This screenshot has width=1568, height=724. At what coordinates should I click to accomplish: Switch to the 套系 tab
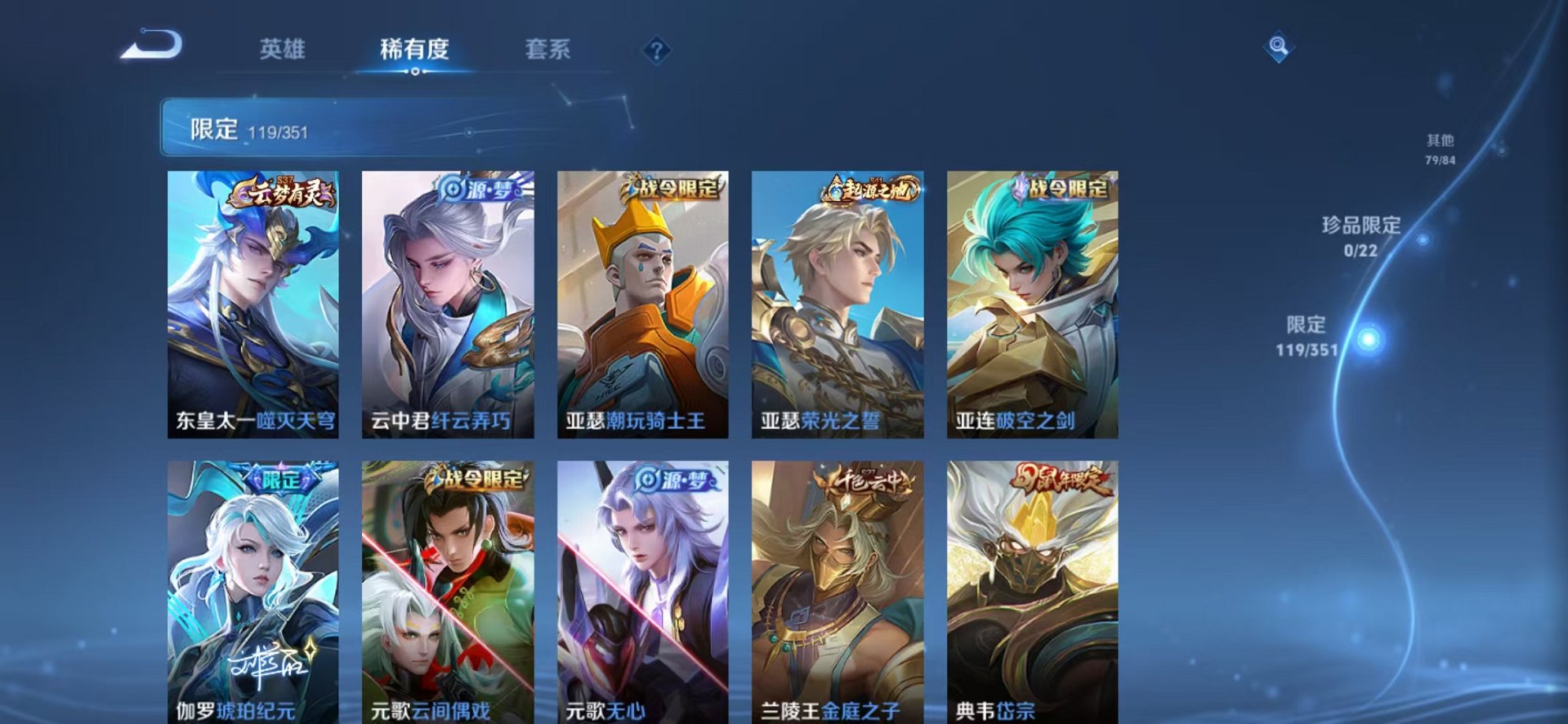pos(549,49)
